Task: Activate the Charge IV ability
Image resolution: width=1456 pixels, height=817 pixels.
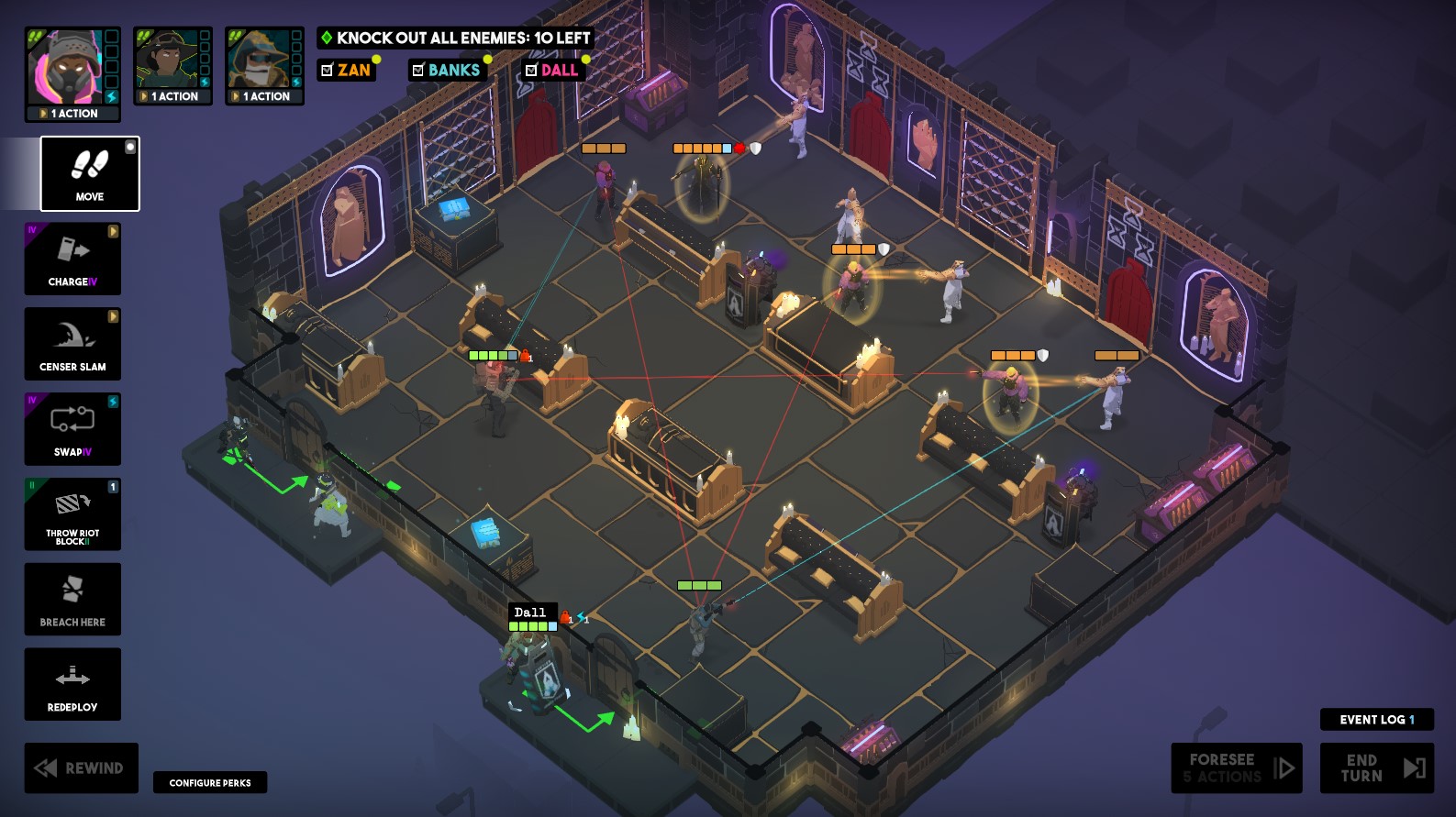Action: tap(72, 259)
